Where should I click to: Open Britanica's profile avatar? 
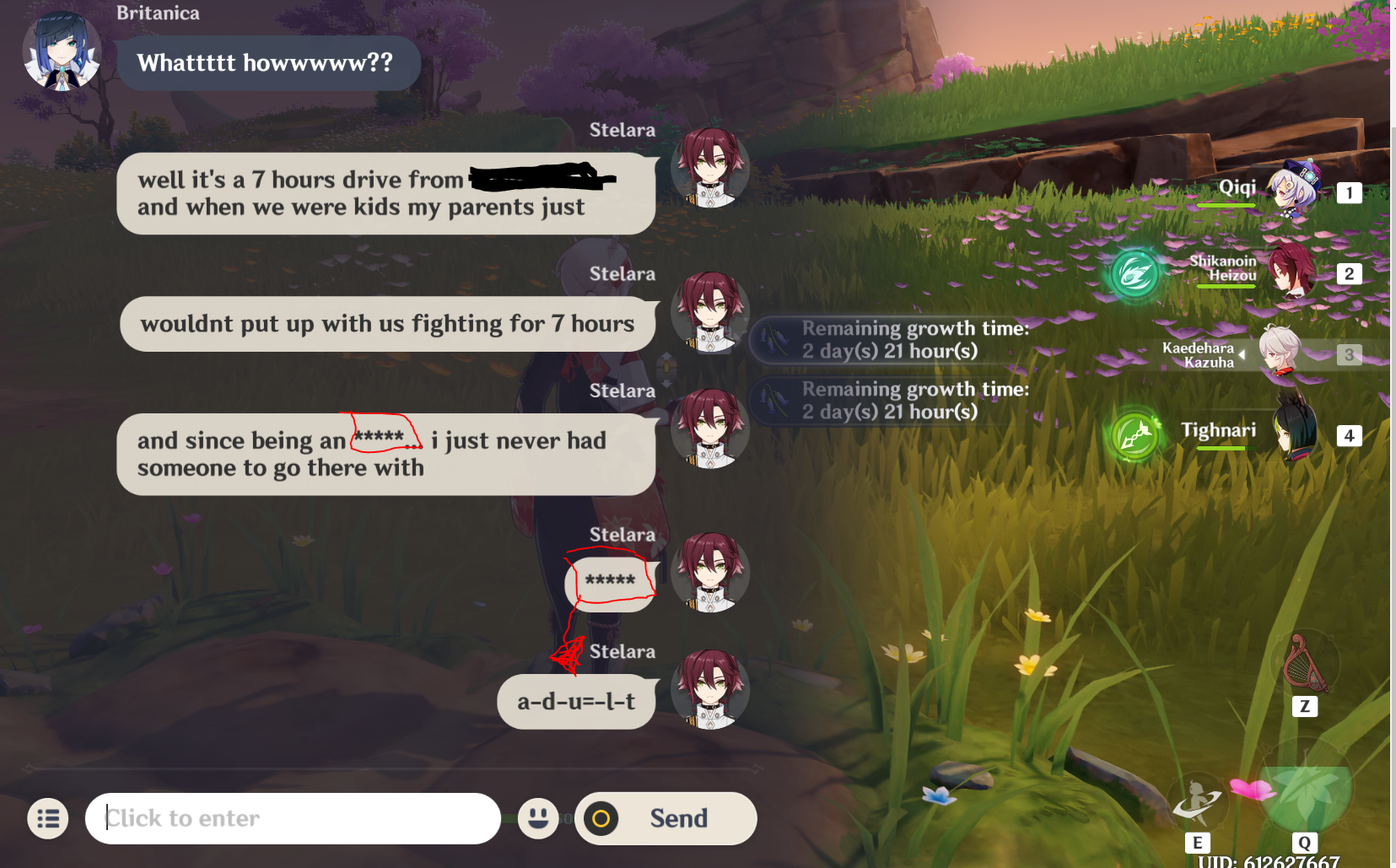pos(61,51)
